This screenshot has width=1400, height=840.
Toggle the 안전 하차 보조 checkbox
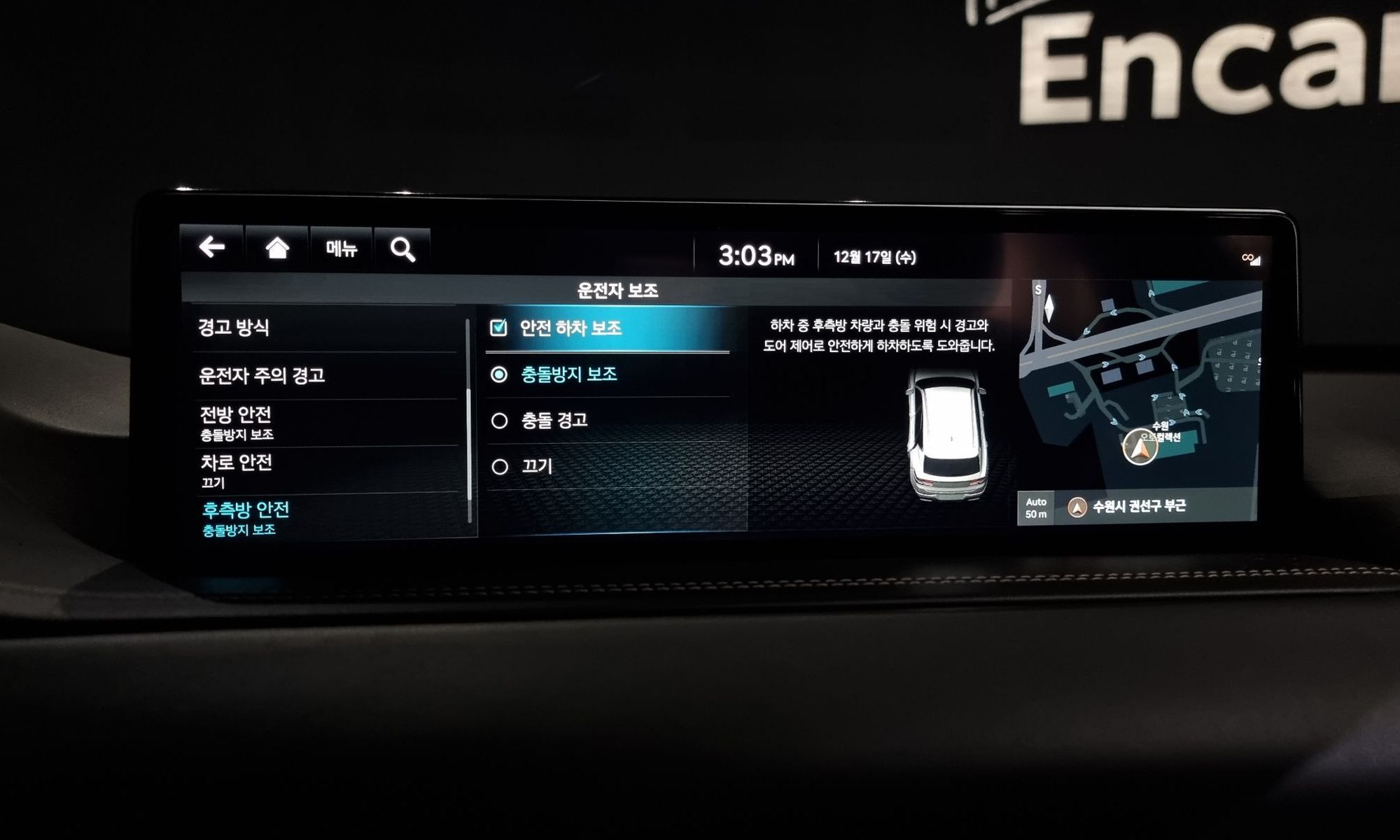click(x=499, y=328)
